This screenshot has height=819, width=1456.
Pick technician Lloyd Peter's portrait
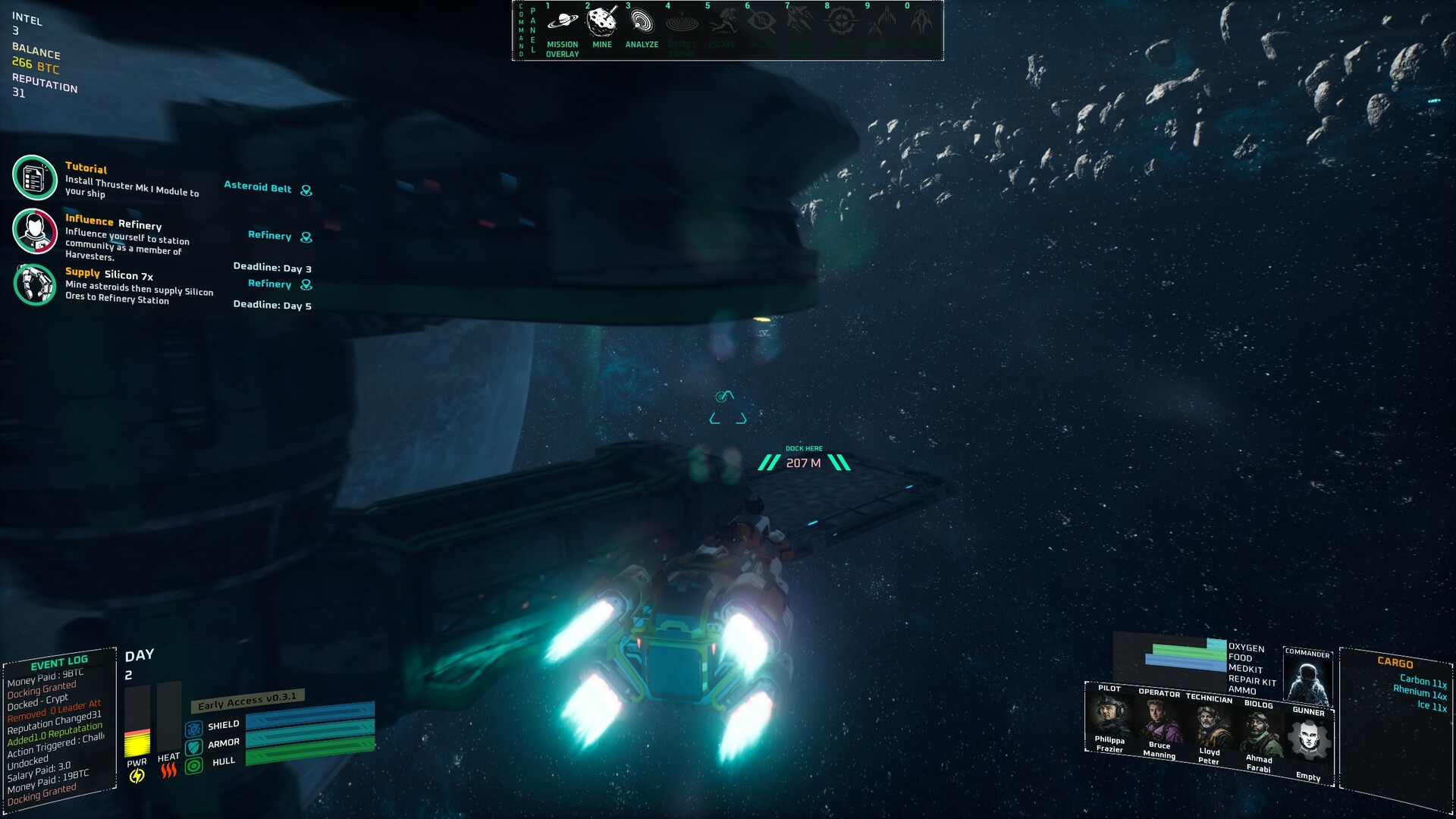[1209, 726]
